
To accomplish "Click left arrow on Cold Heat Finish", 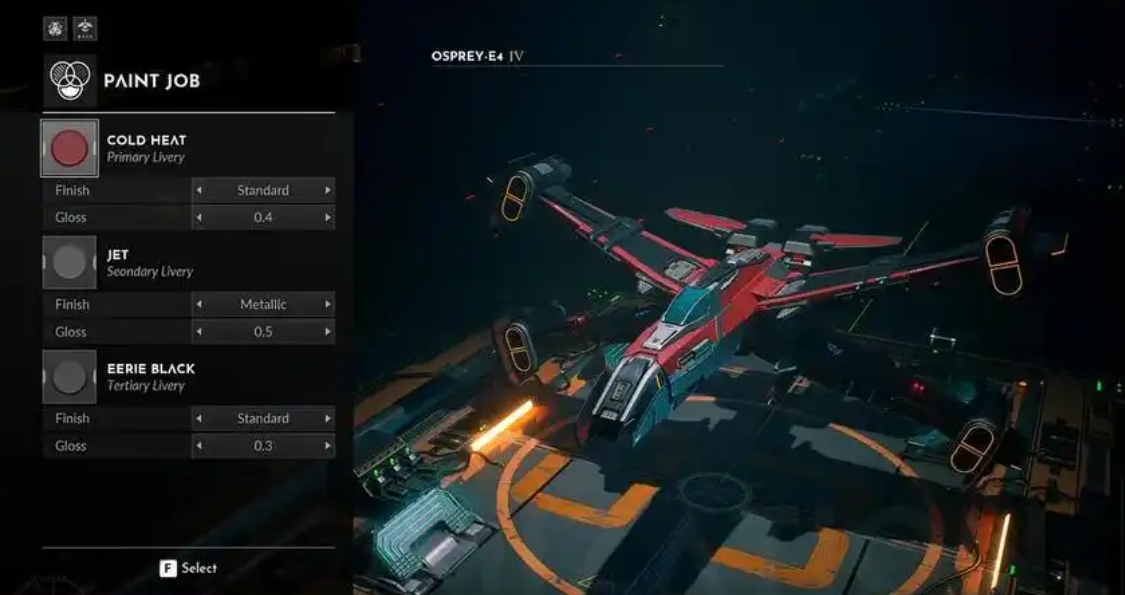I will (x=198, y=190).
